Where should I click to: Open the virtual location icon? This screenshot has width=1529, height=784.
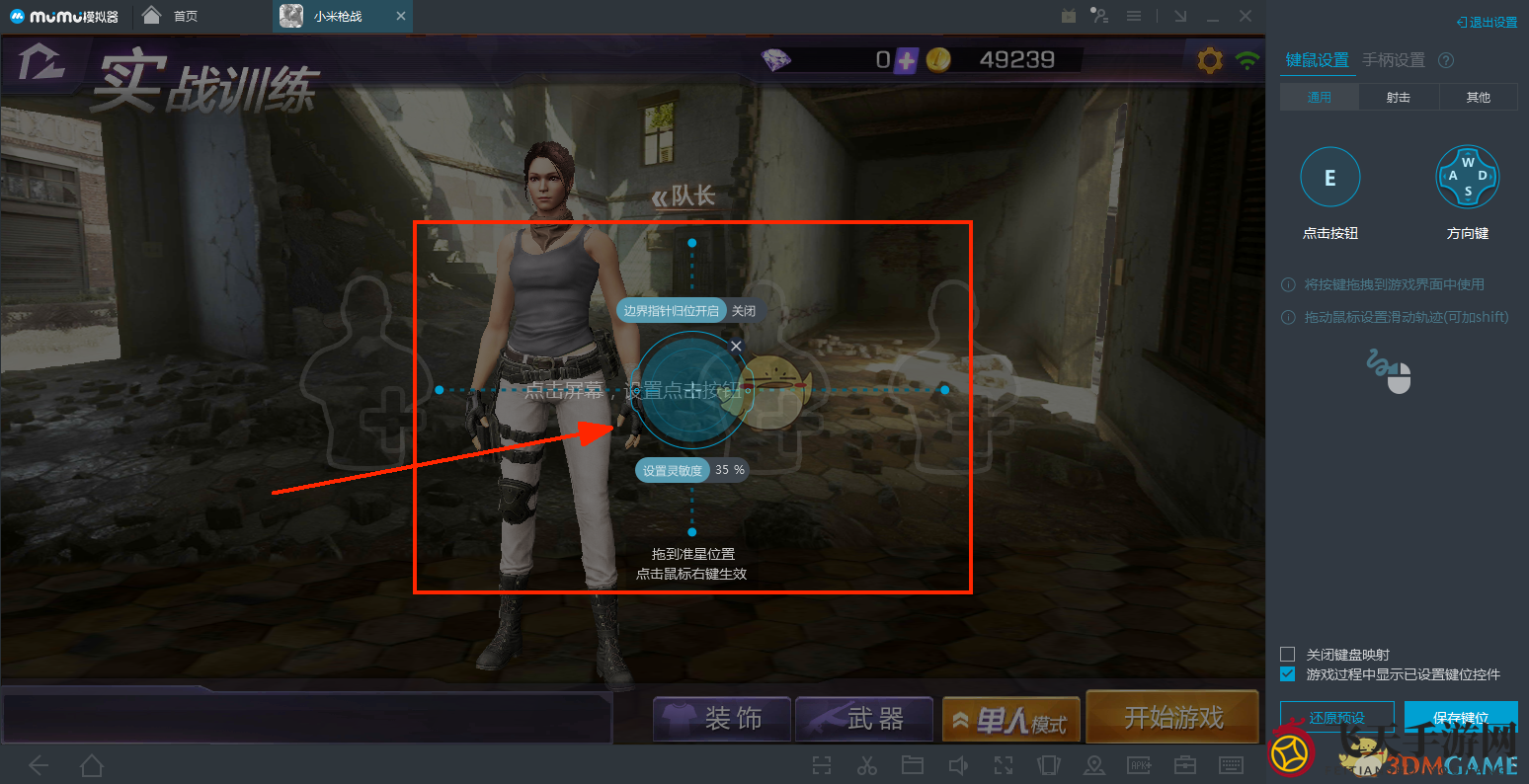(x=1095, y=765)
